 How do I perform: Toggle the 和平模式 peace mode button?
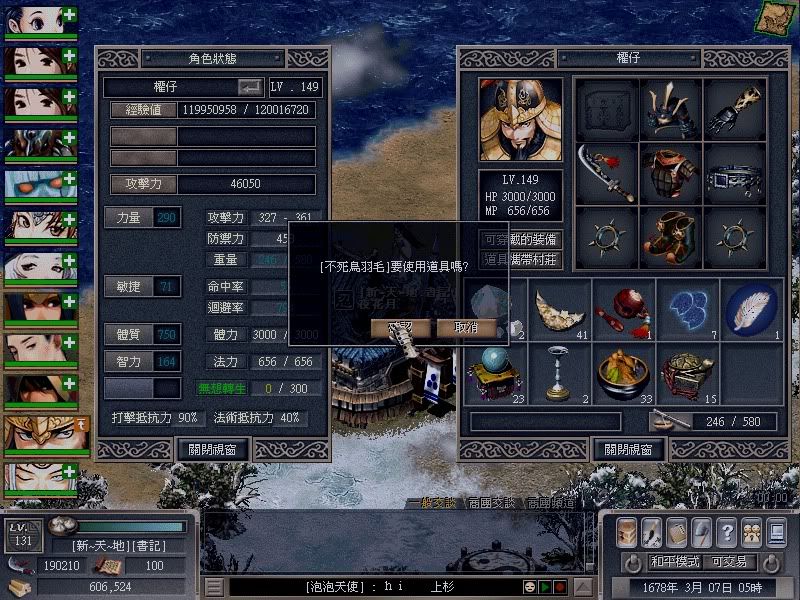[673, 561]
